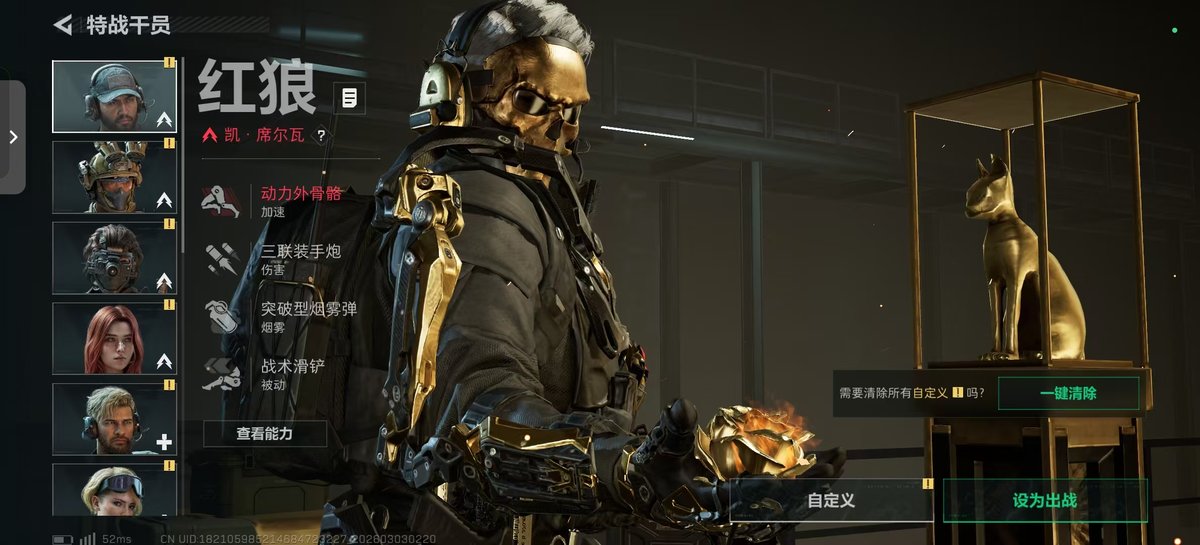Confirm with the 一键清除 button
This screenshot has width=1200, height=545.
point(1068,393)
